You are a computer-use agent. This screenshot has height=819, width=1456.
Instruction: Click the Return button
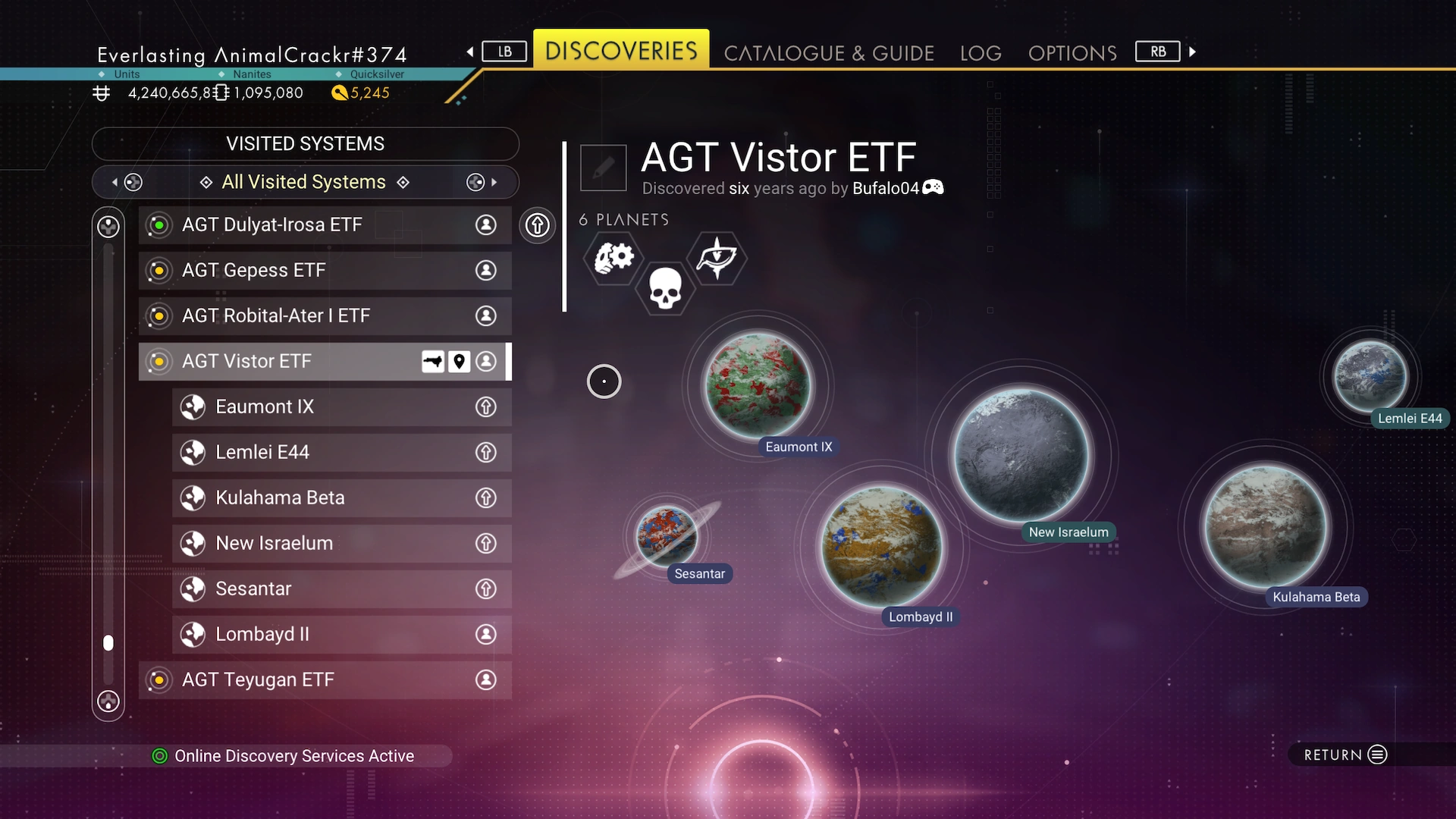click(x=1345, y=755)
